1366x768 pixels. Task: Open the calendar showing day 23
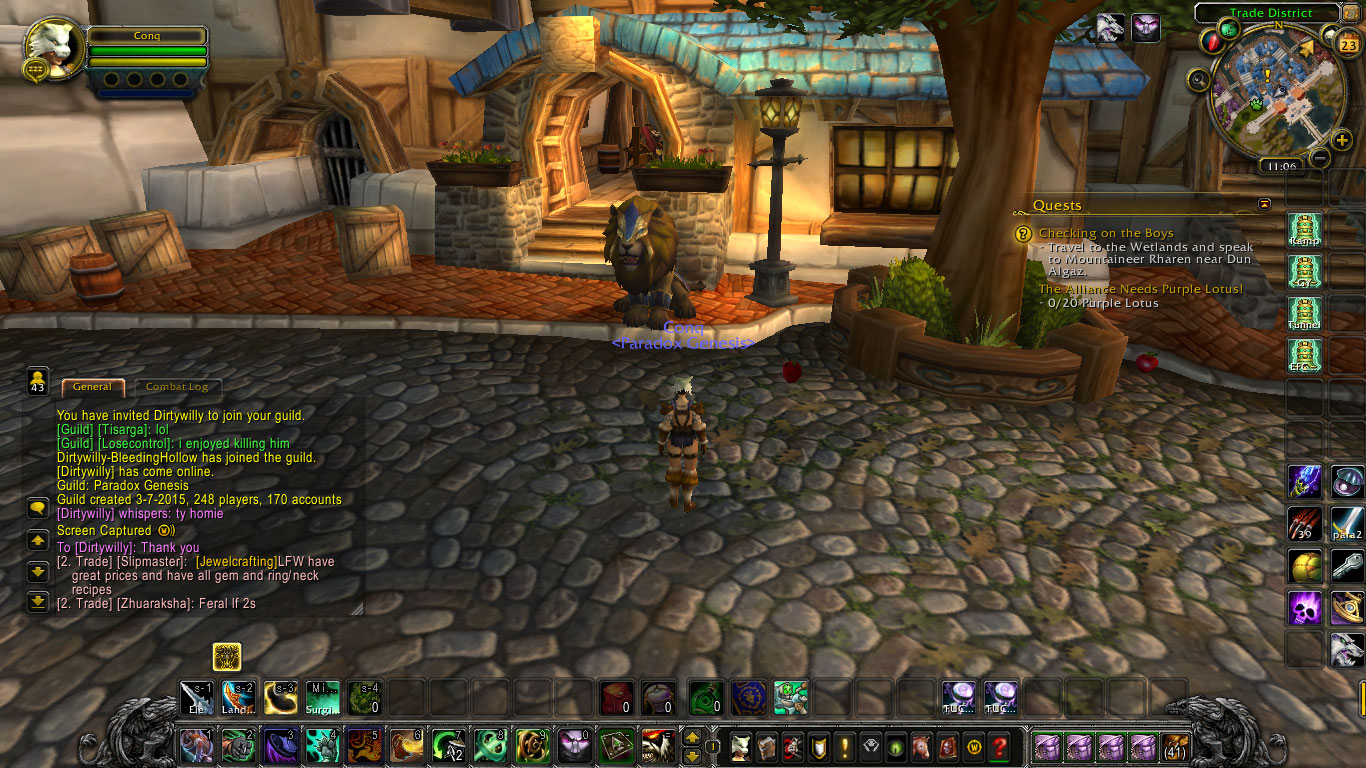click(1348, 44)
